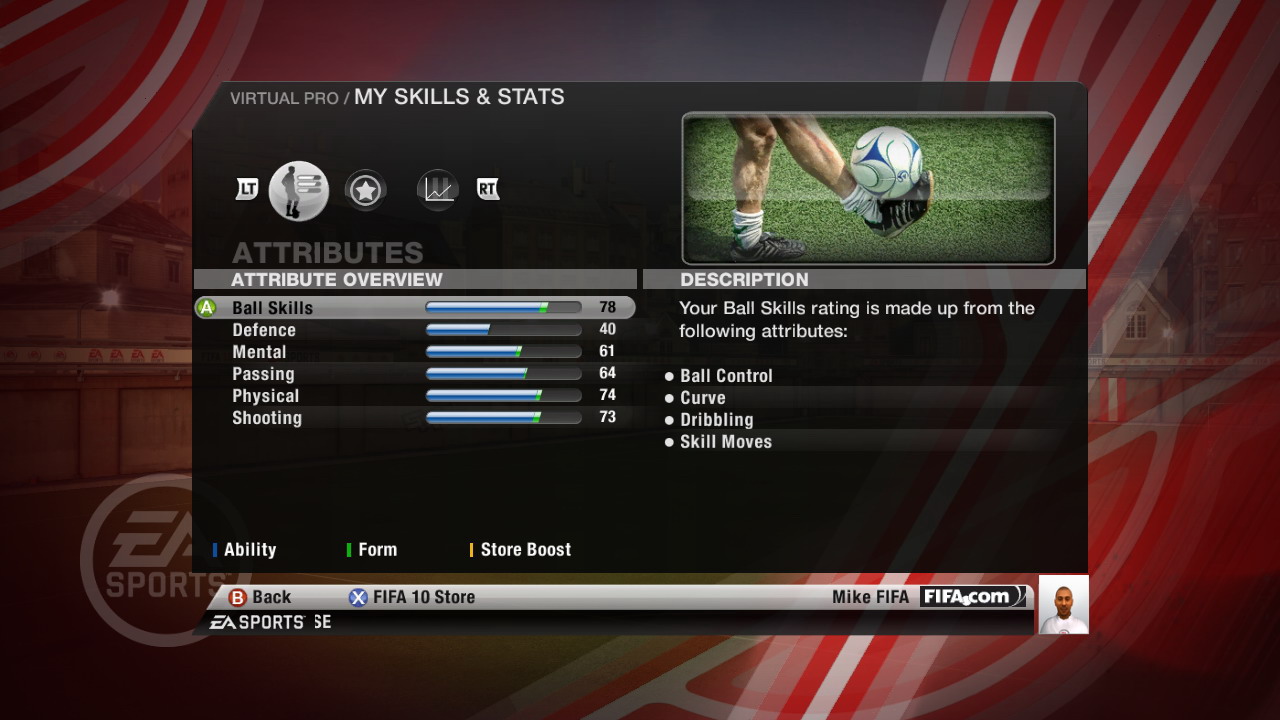Switch to the star accomplishments tab

coord(365,190)
